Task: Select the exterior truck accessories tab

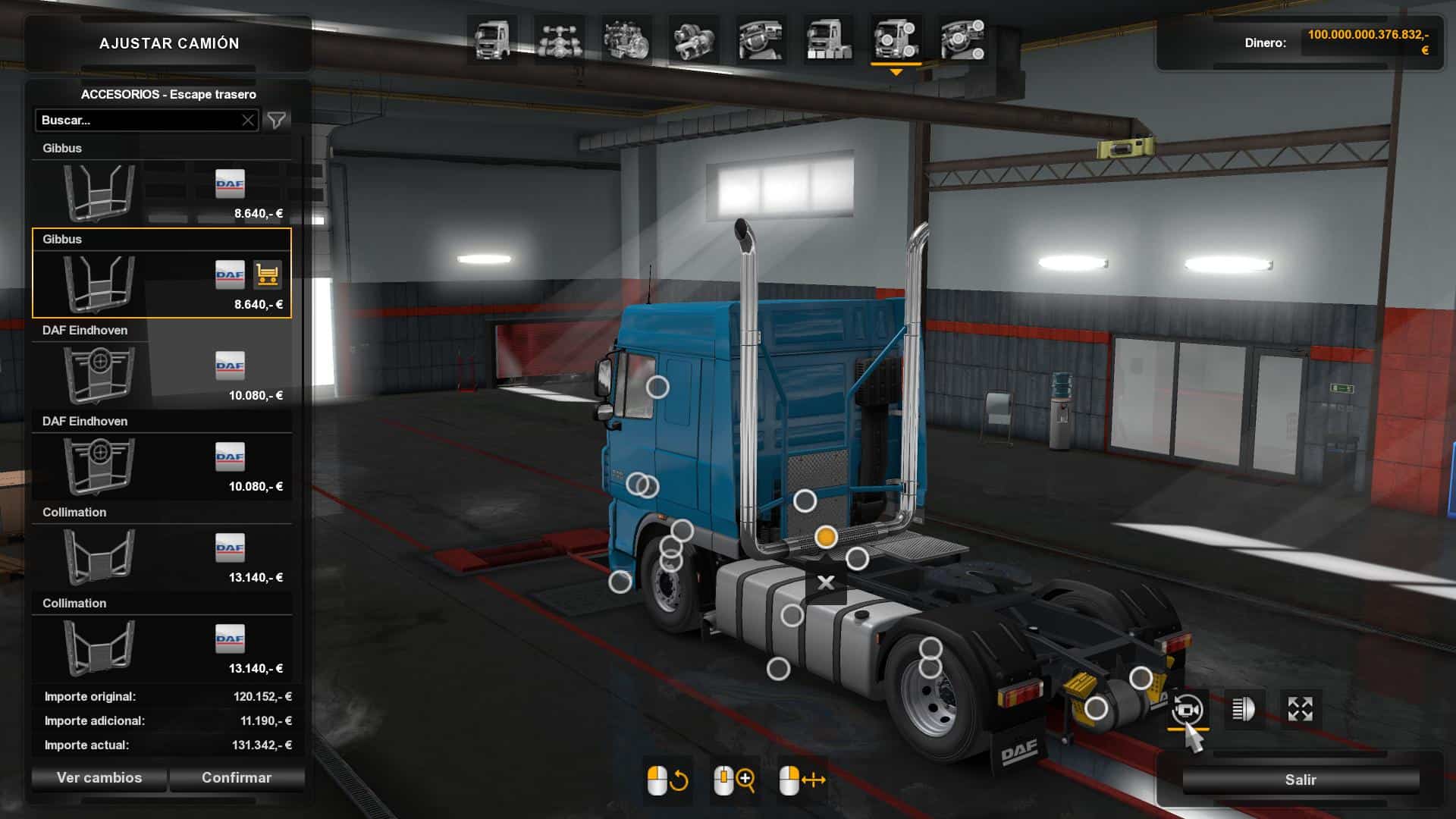Action: point(896,39)
